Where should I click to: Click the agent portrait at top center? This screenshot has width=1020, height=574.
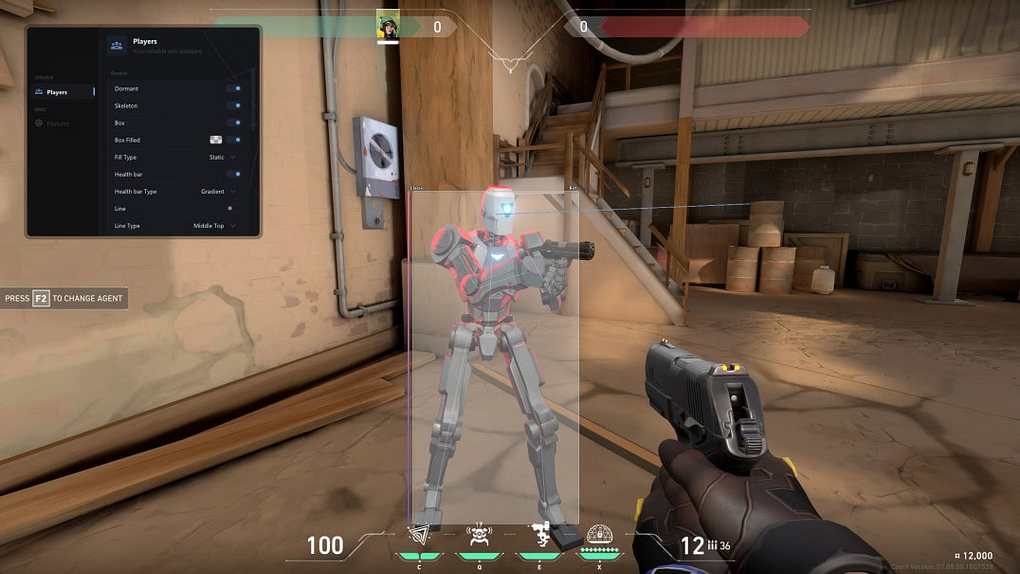click(387, 26)
